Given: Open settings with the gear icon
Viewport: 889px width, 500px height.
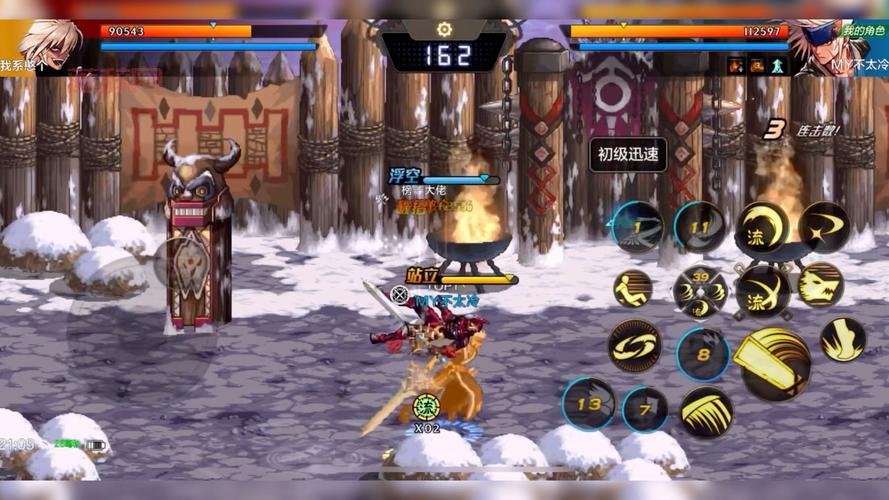Looking at the screenshot, I should tap(444, 30).
